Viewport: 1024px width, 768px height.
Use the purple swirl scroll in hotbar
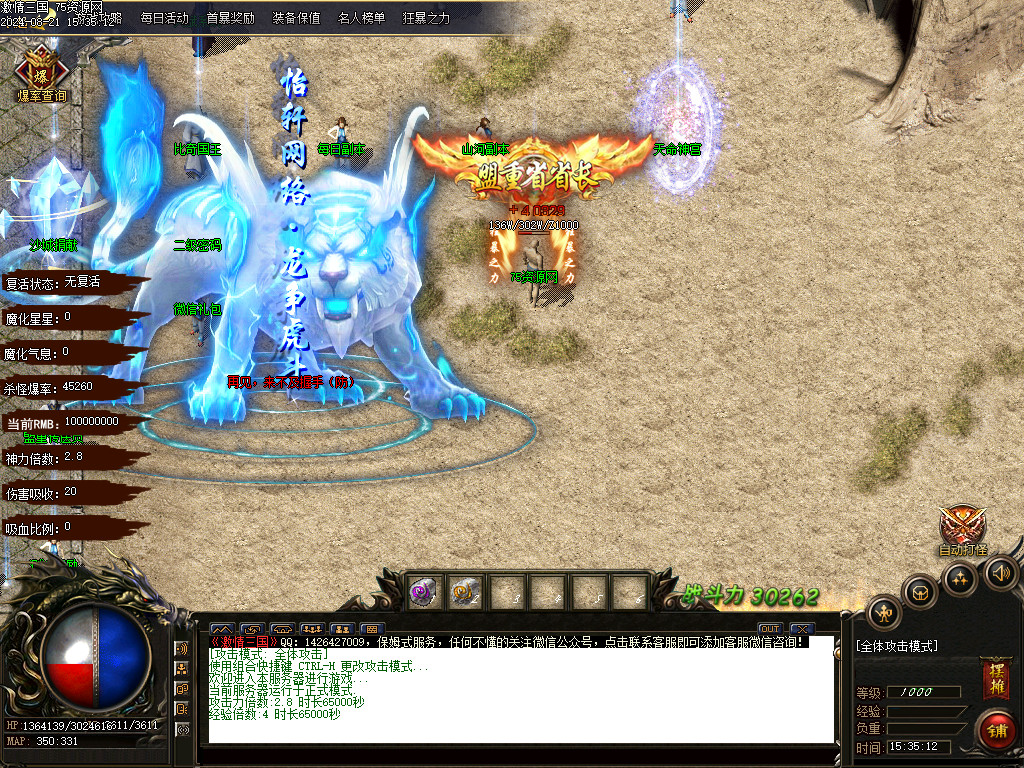pyautogui.click(x=425, y=592)
